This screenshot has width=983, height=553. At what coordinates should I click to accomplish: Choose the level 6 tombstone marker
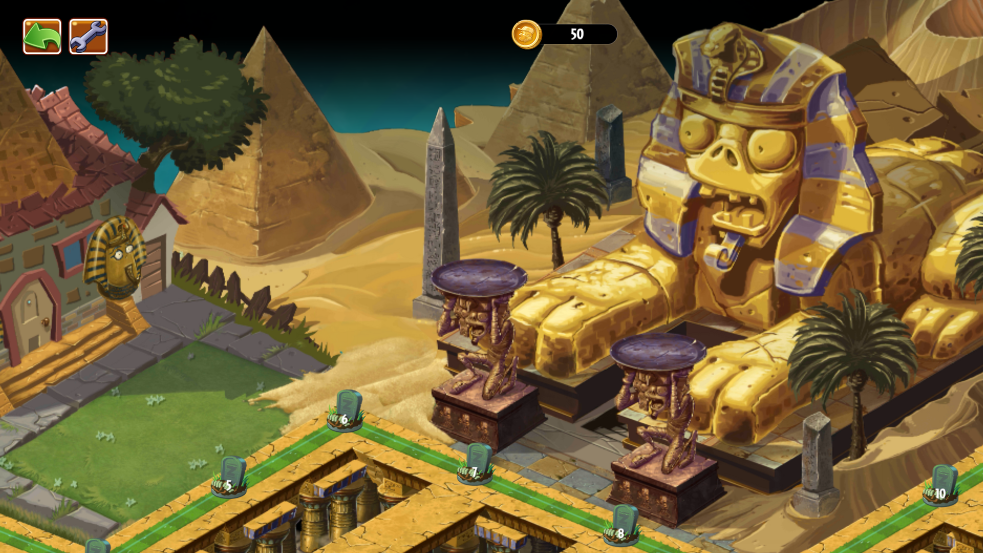tap(346, 410)
